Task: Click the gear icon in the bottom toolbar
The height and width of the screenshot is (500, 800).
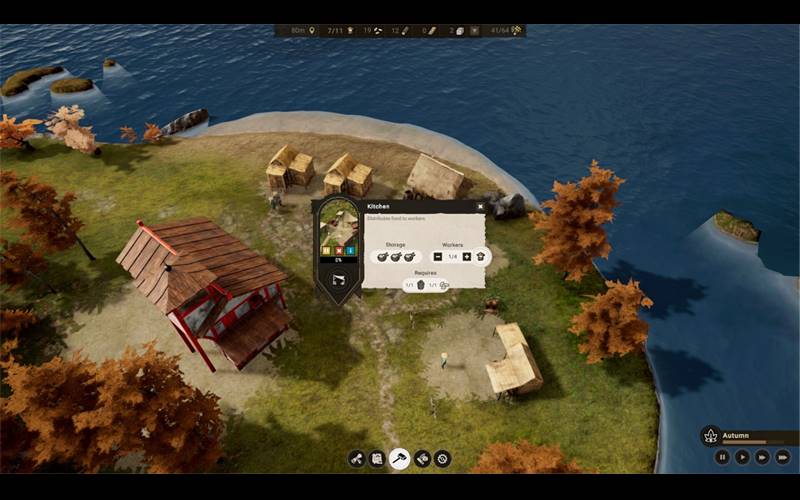Action: click(x=443, y=459)
